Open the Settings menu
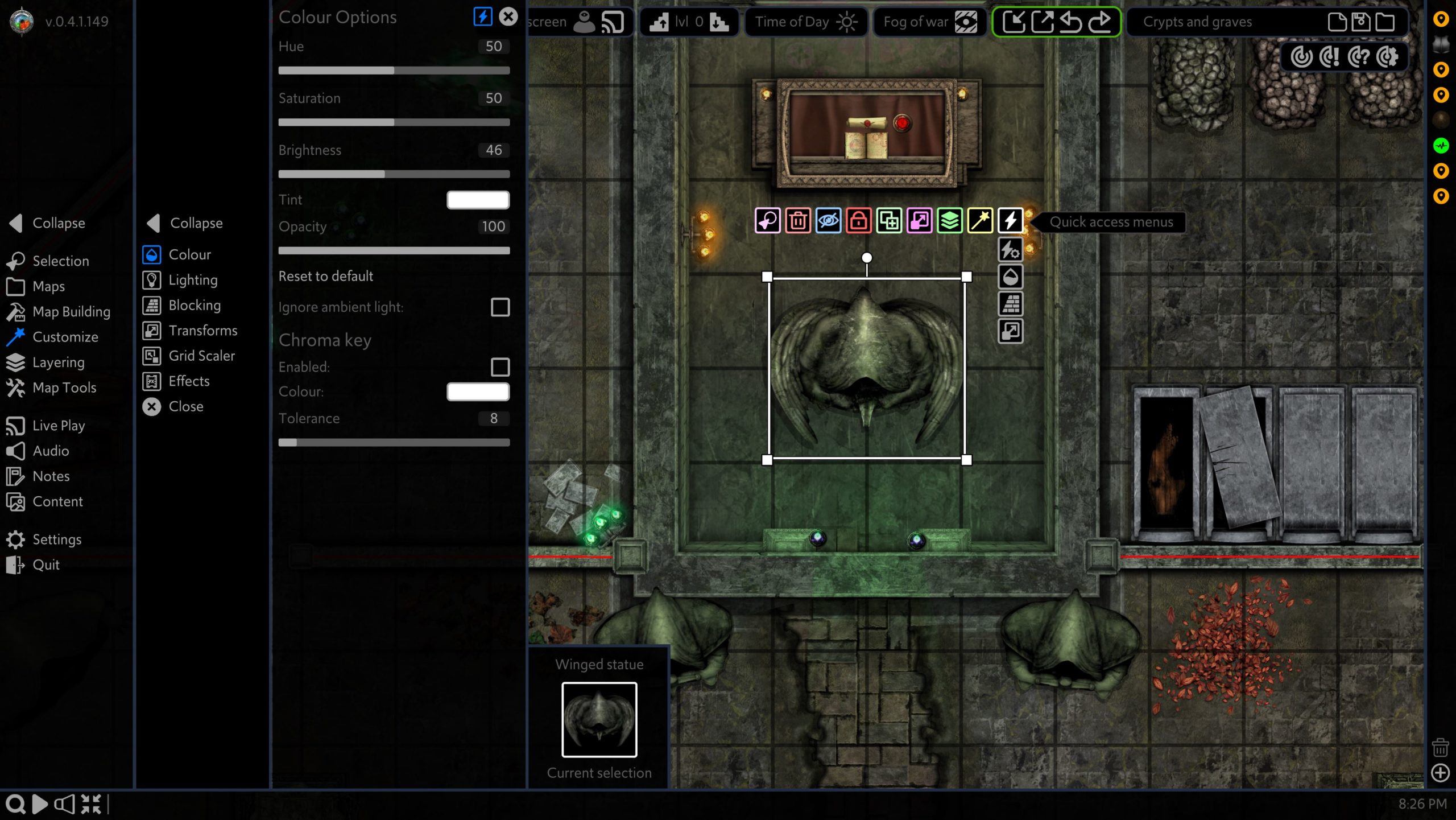 (x=56, y=539)
